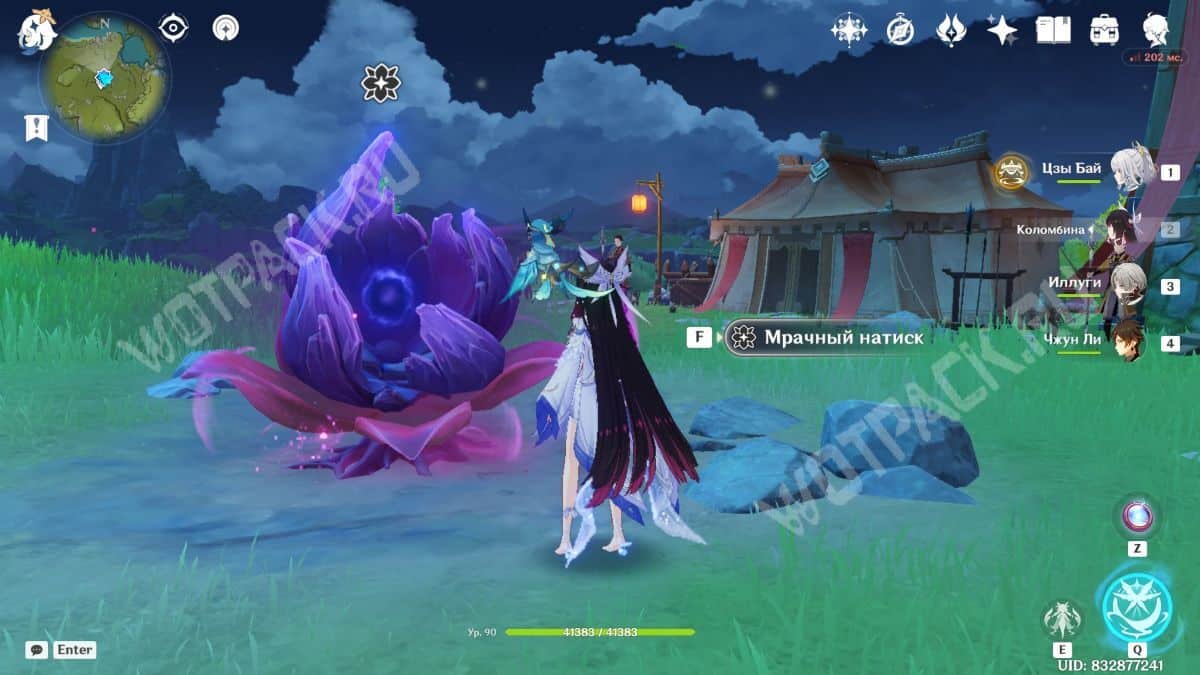This screenshot has height=675, width=1200.
Task: Click the circular icon beside the eye
Action: (225, 28)
